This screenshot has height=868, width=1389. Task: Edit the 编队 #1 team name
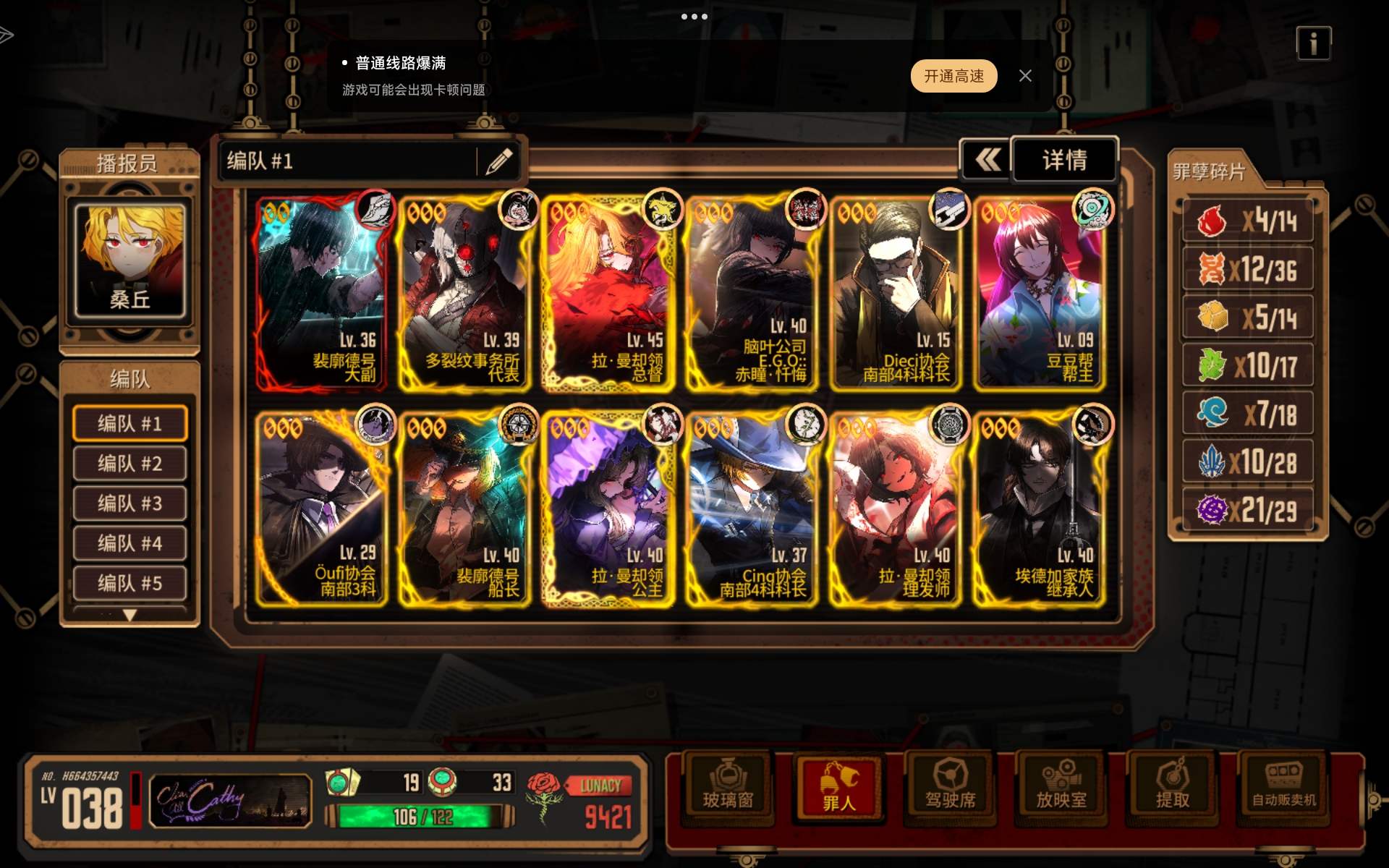(x=499, y=161)
